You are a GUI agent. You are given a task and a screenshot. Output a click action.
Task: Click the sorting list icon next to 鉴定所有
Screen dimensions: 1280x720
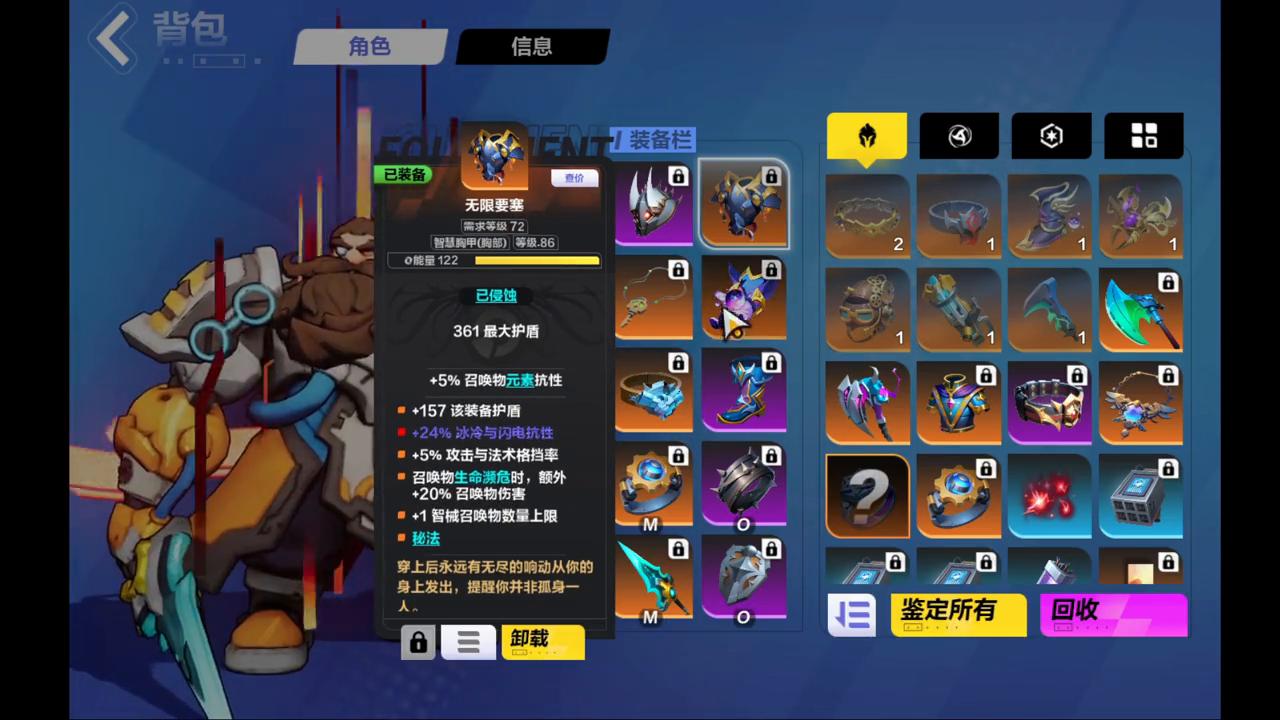(851, 615)
